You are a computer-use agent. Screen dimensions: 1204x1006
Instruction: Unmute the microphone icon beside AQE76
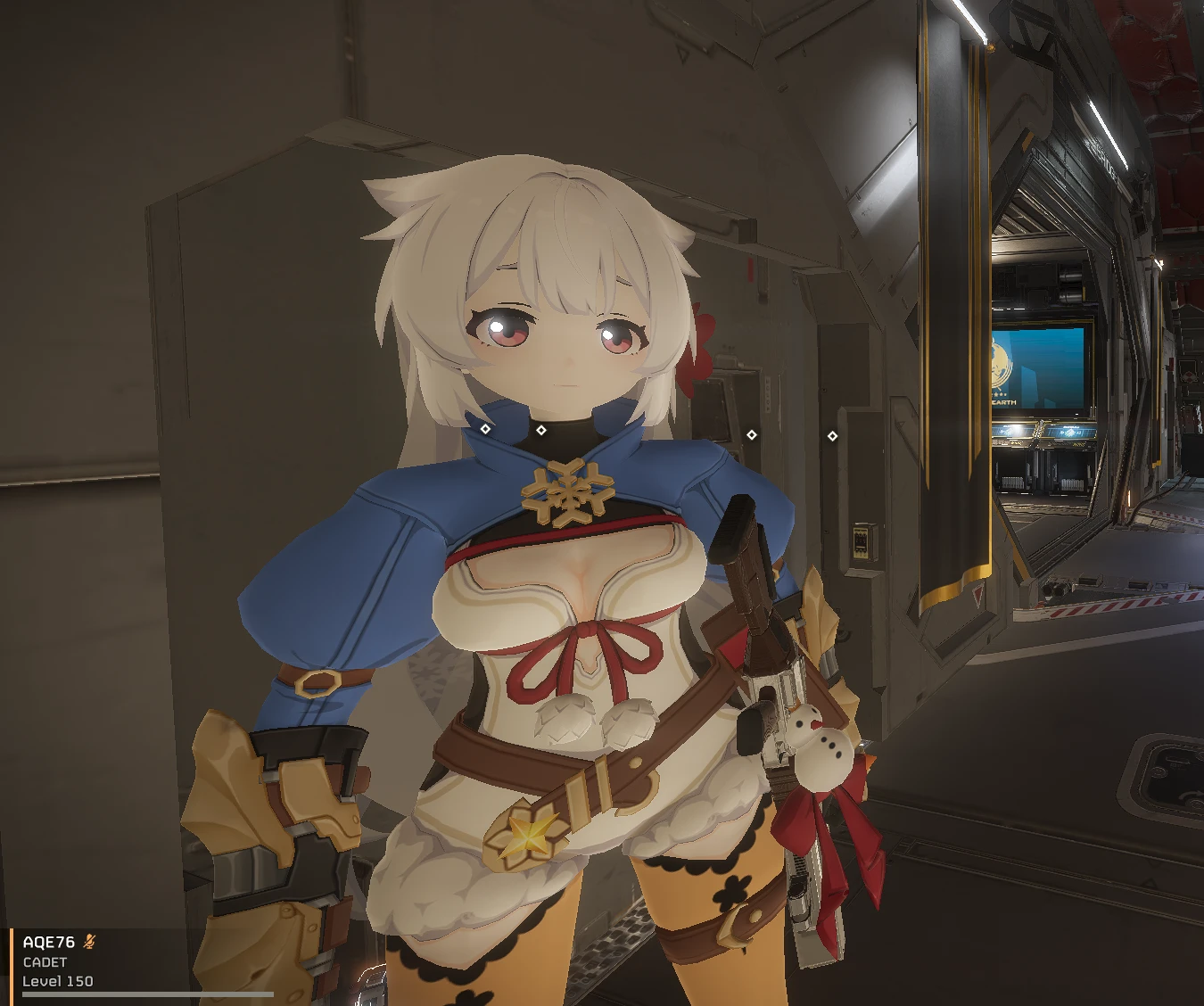point(89,940)
